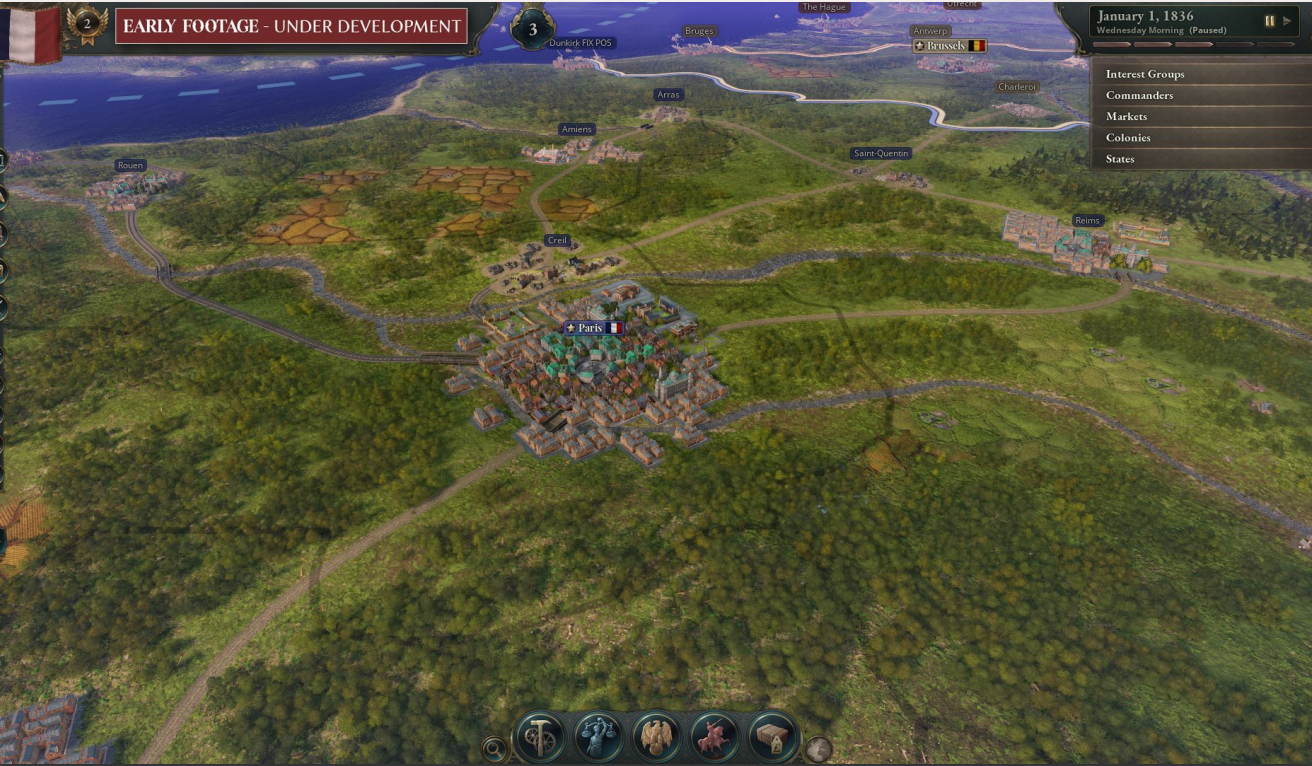Select the Brussels capital label
The height and width of the screenshot is (766, 1312).
950,46
